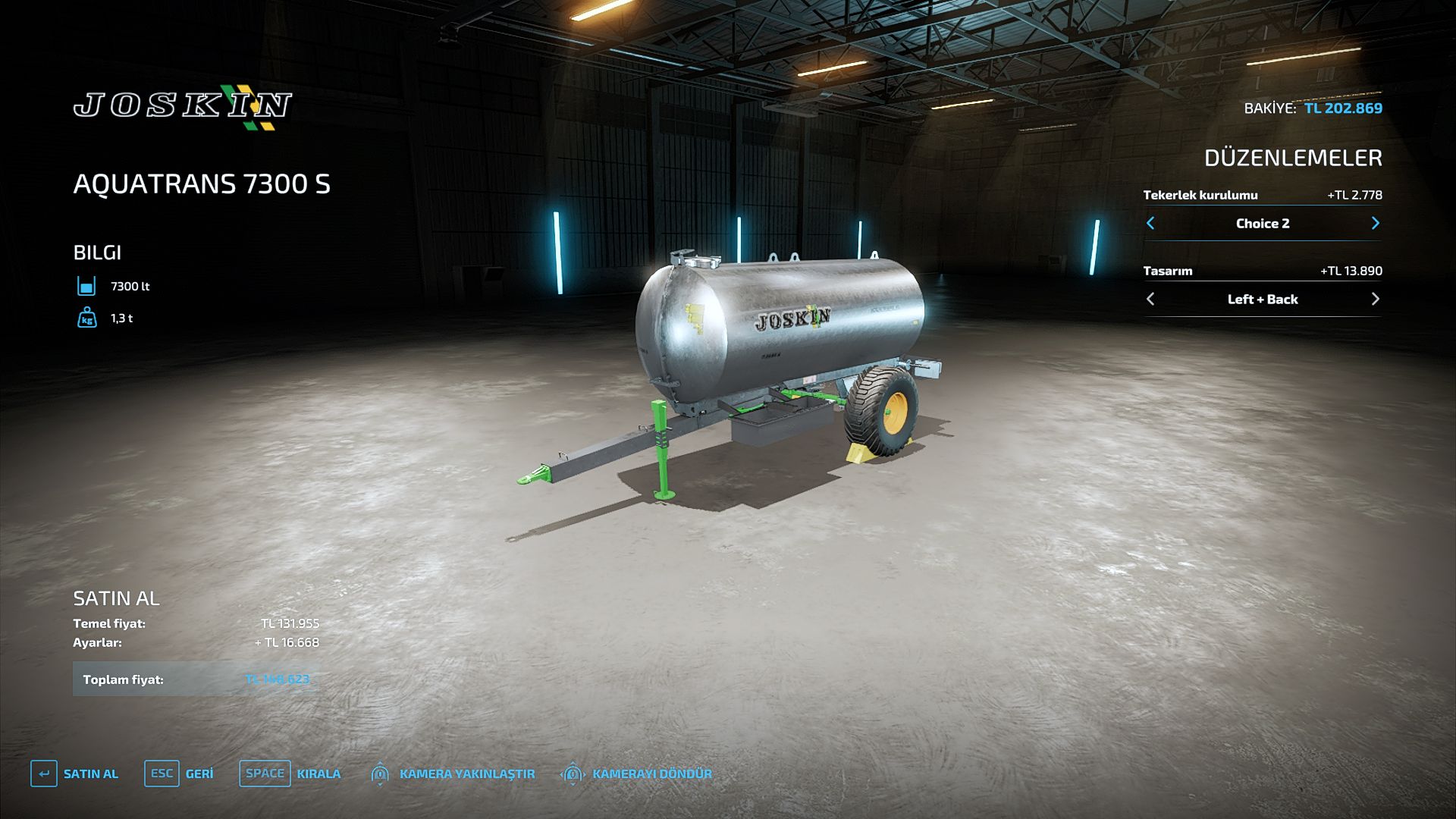Switch to next Tasarım option

(1375, 299)
